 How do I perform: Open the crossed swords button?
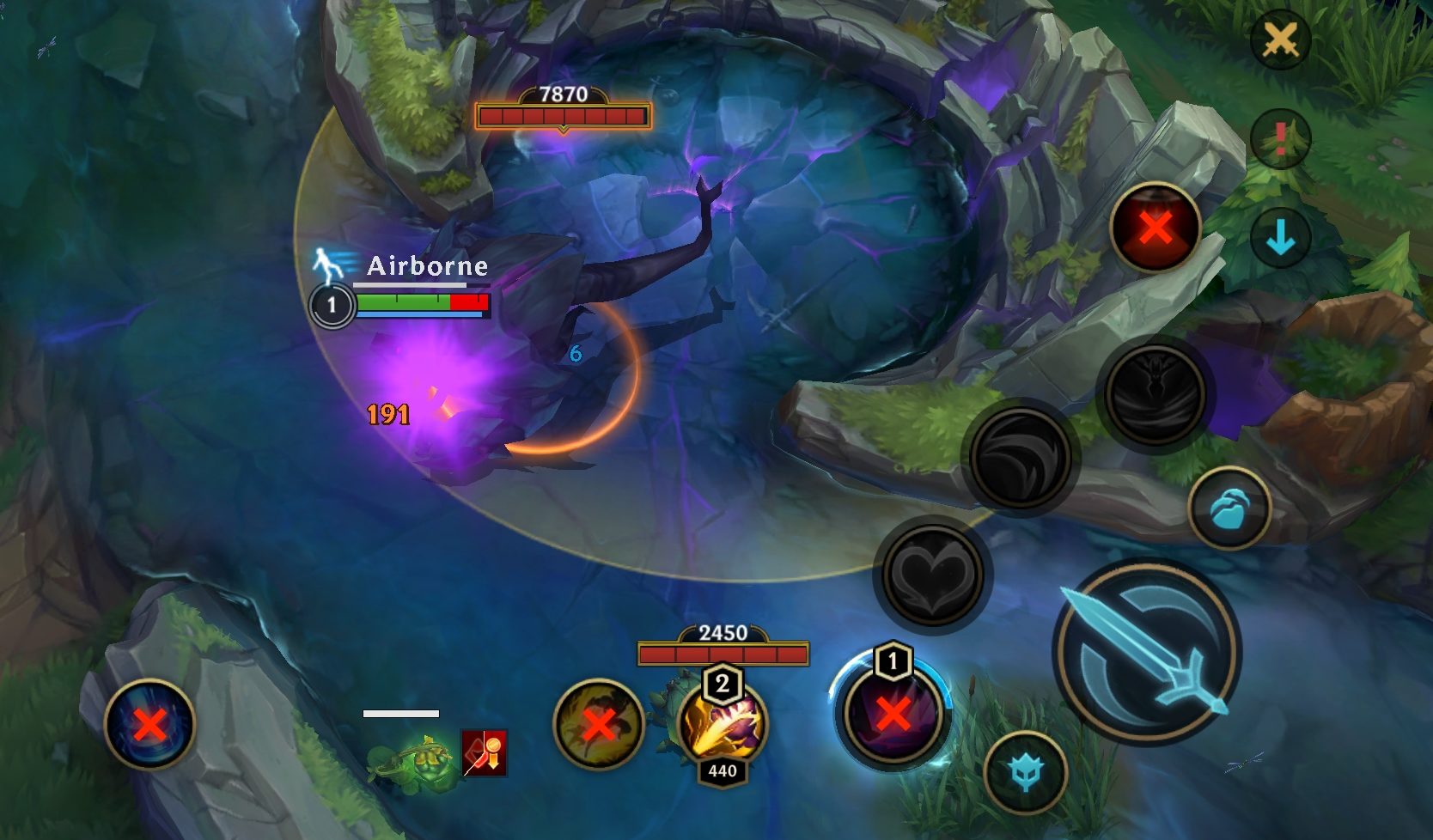click(1280, 40)
